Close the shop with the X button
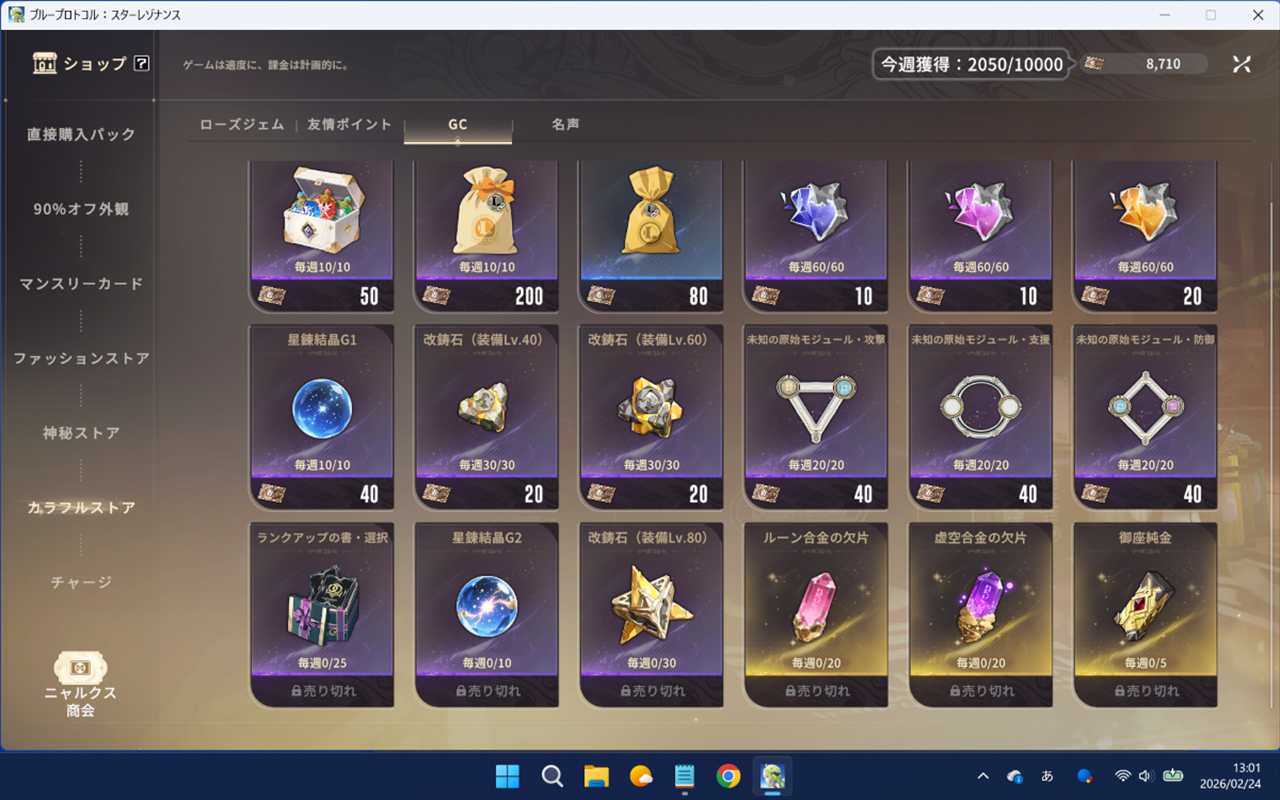Image resolution: width=1280 pixels, height=800 pixels. 1241,64
